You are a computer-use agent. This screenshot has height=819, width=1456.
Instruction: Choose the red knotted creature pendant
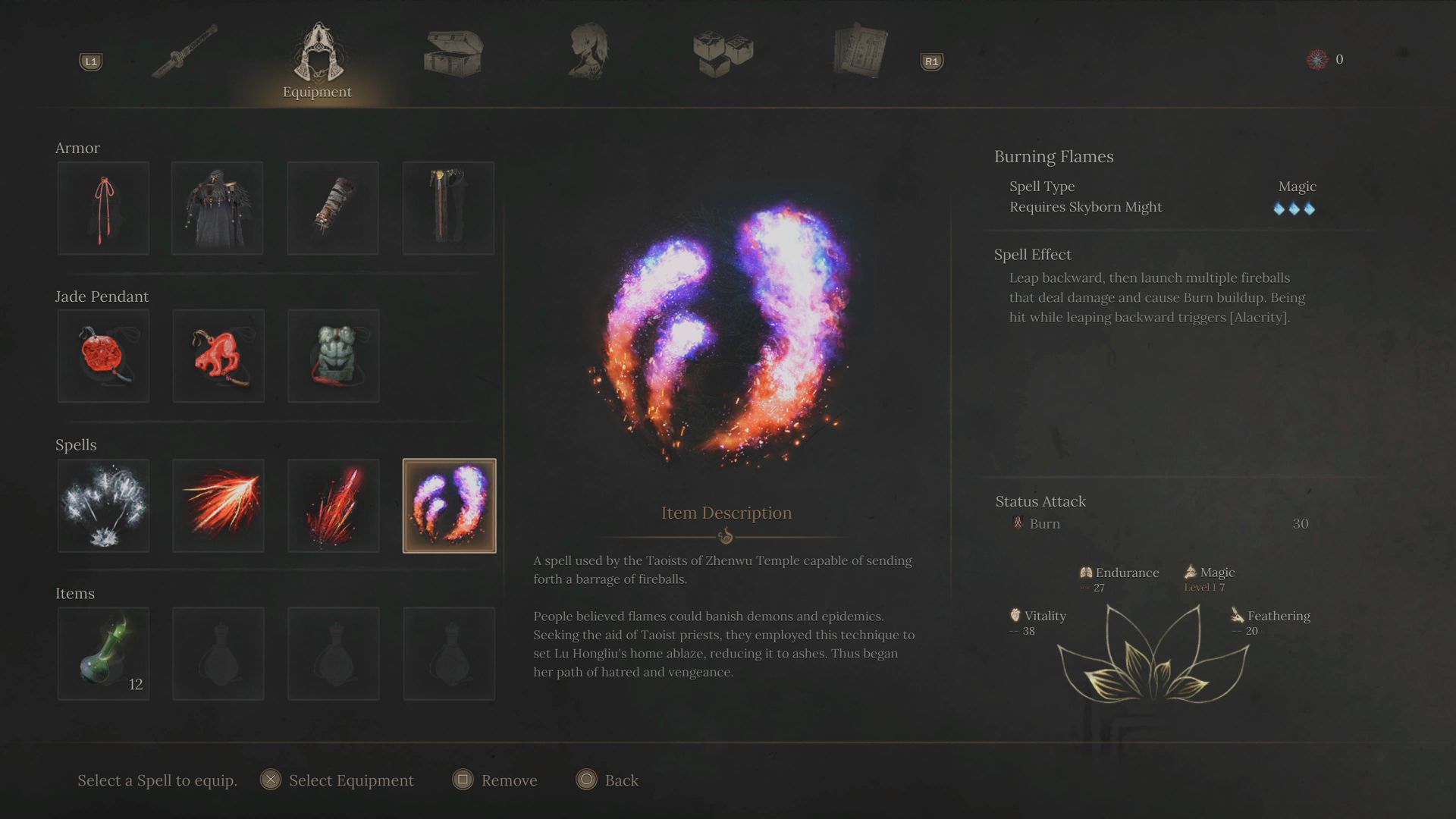click(x=218, y=356)
